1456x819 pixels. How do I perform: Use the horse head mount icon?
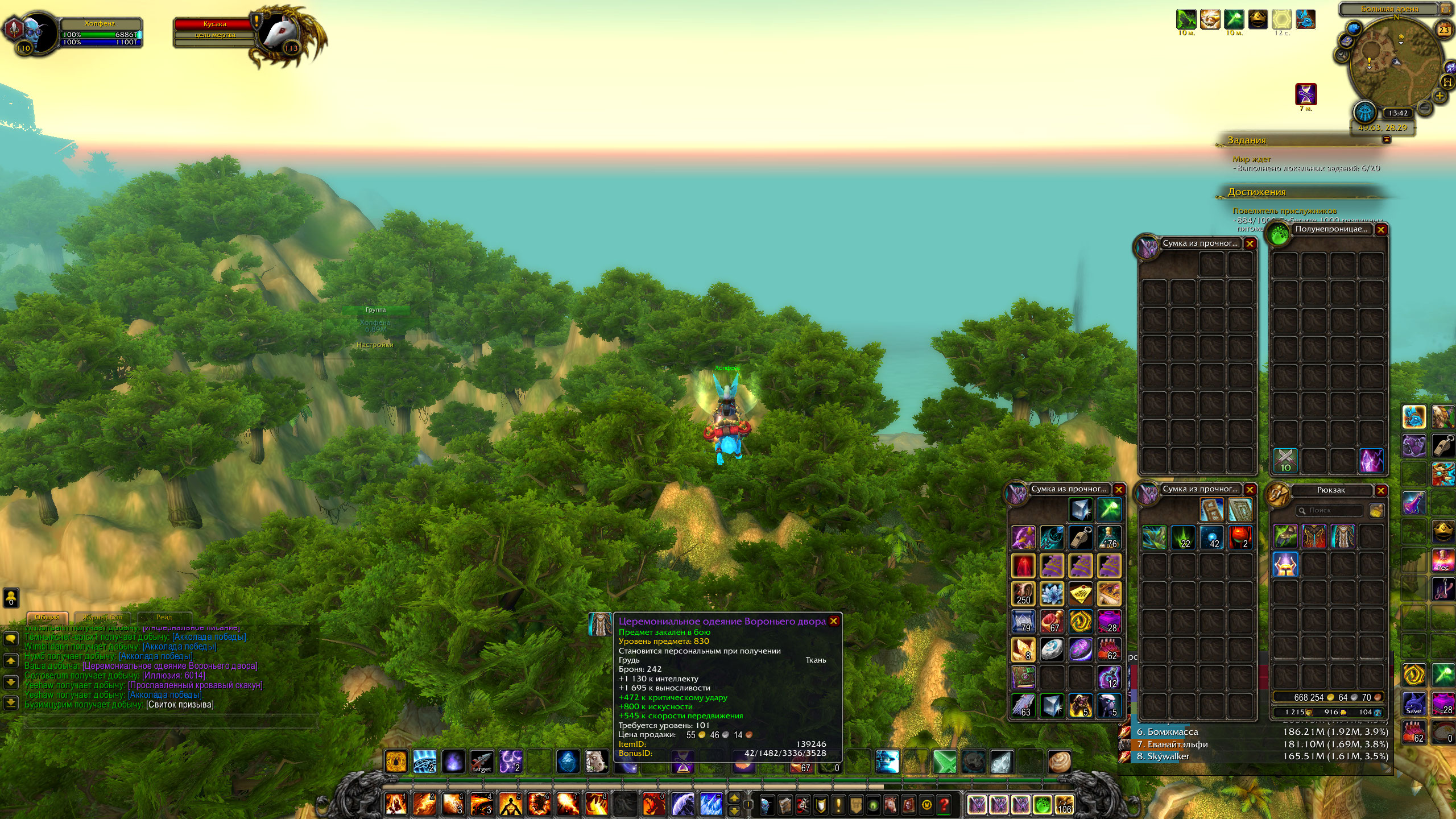597,762
